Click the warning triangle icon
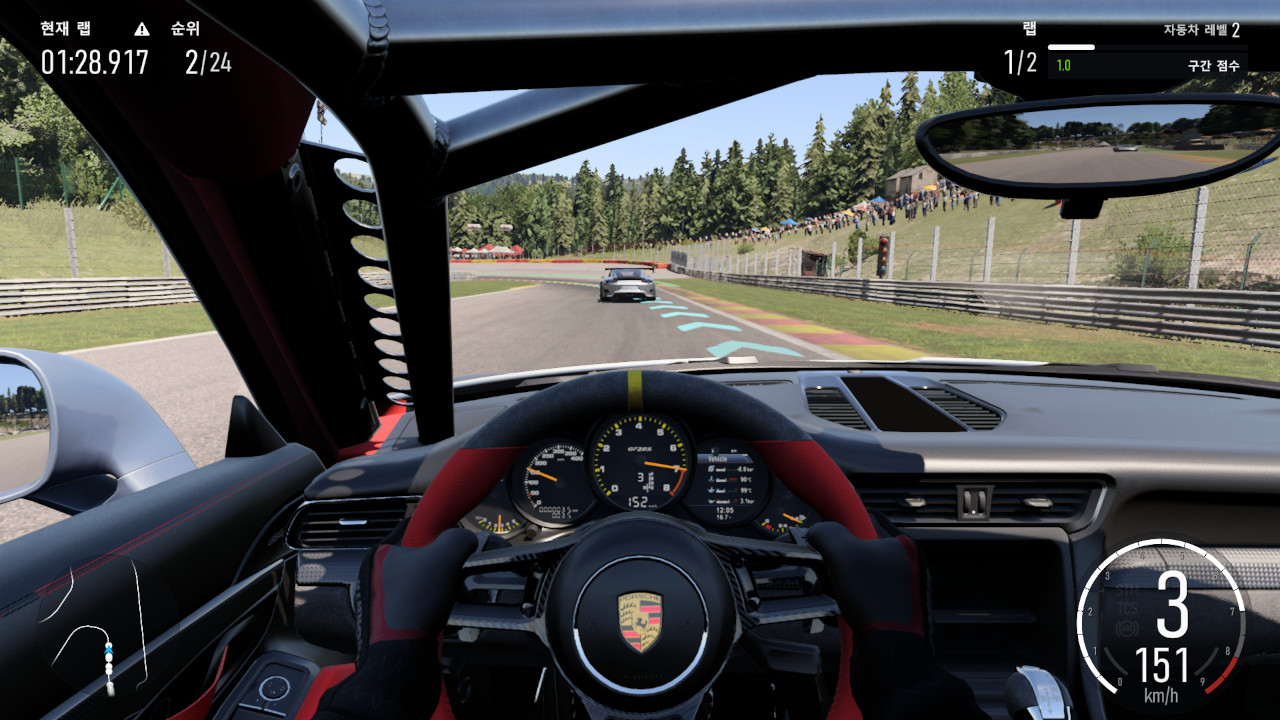Image resolution: width=1280 pixels, height=720 pixels. point(142,29)
